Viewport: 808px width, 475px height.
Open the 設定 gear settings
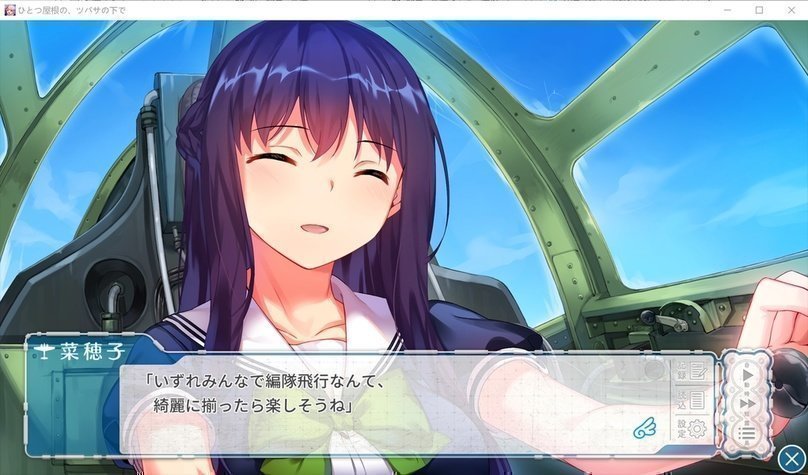(x=692, y=429)
